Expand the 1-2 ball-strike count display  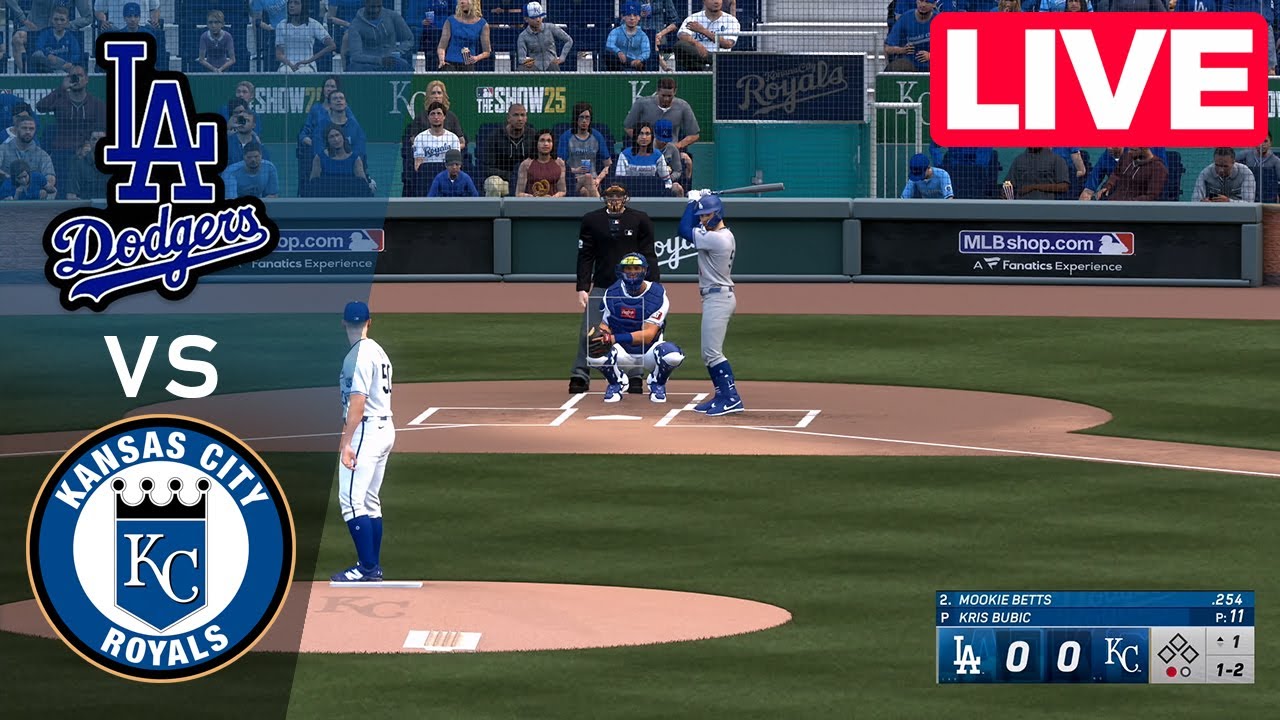point(1231,670)
